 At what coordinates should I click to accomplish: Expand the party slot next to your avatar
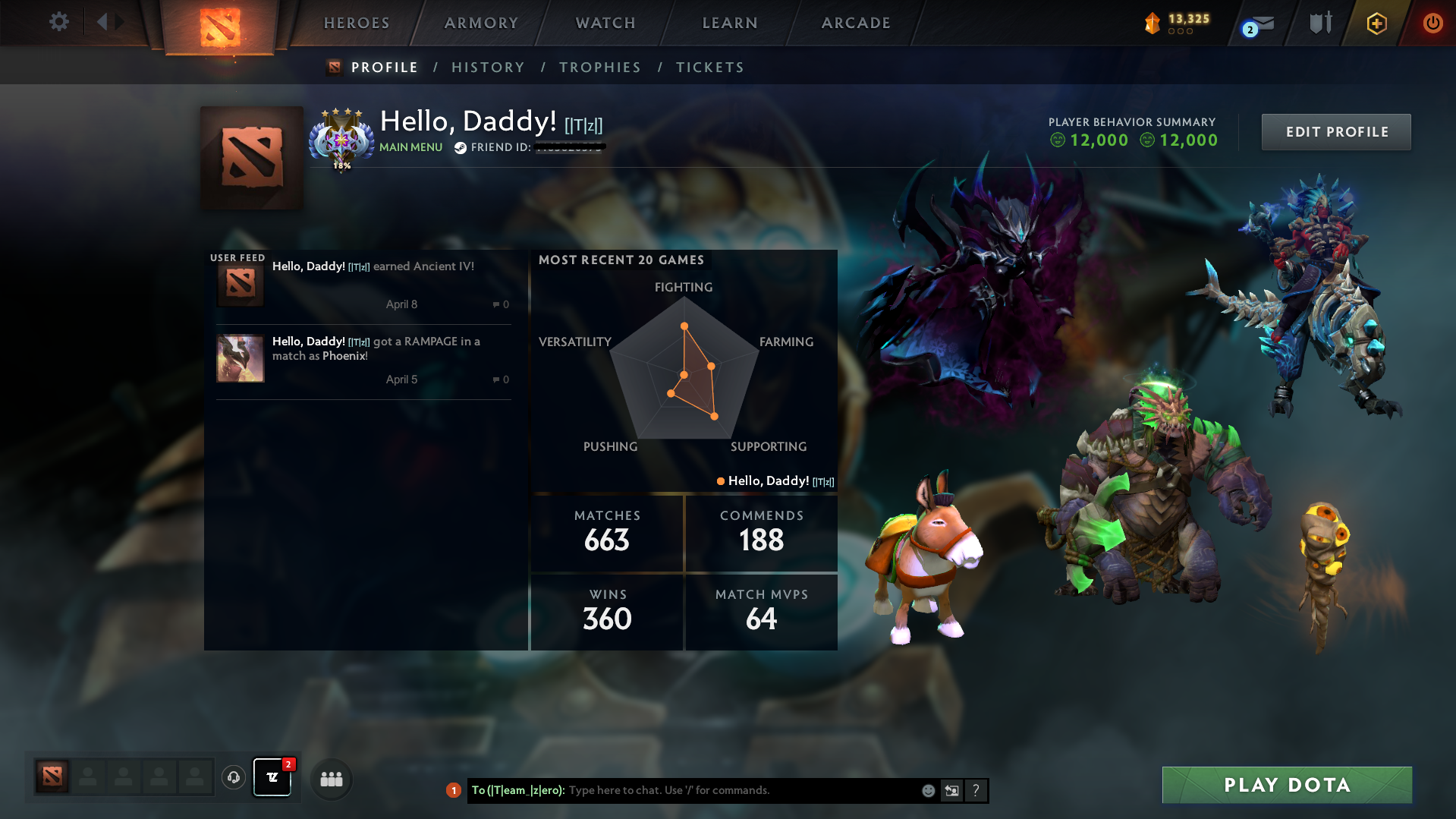pos(89,777)
